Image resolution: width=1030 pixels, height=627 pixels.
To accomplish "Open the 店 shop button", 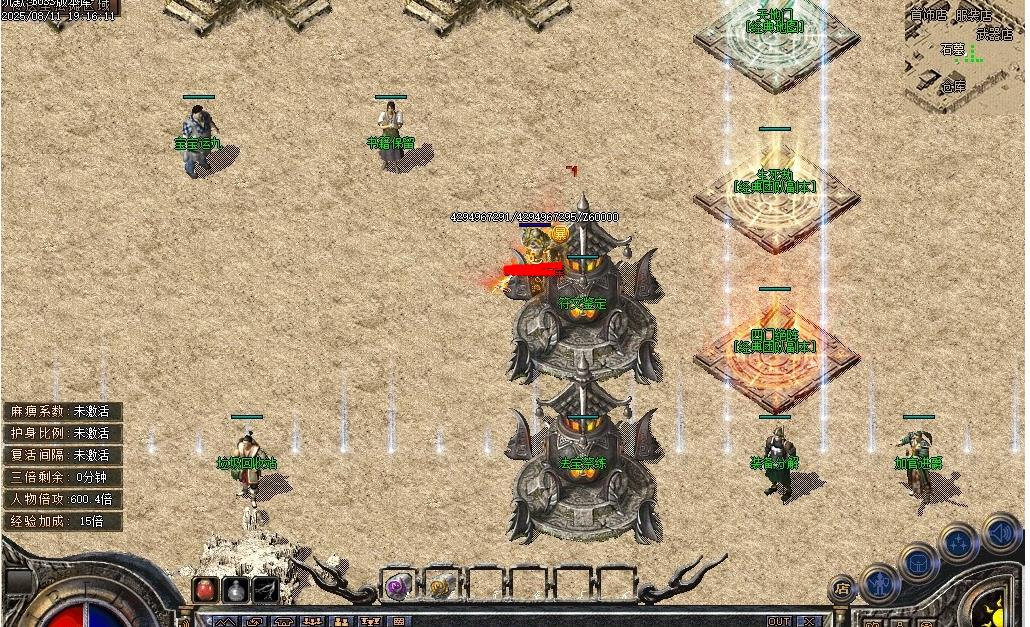I will [842, 589].
